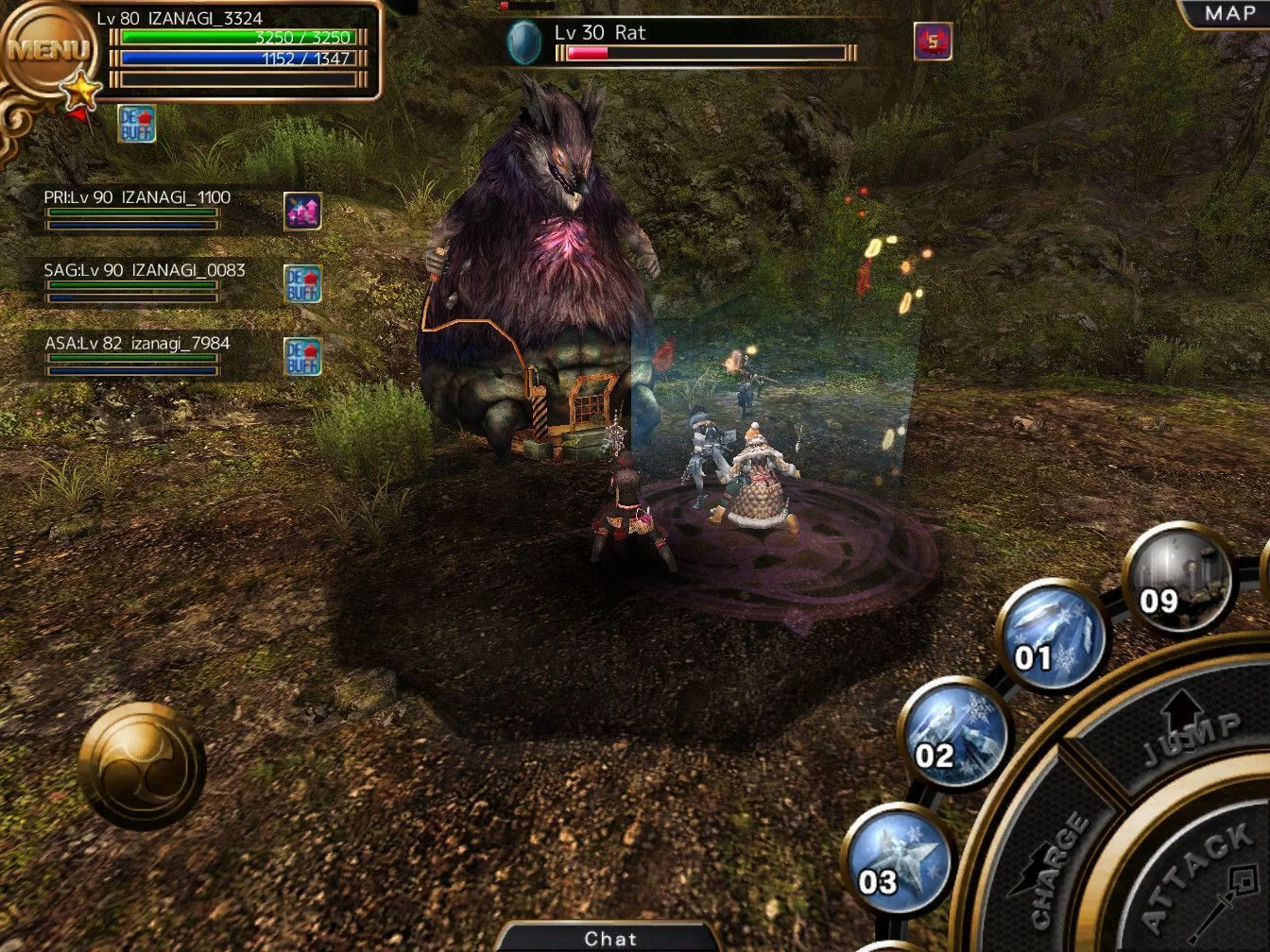This screenshot has height=952, width=1270.
Task: Check your own DEBUFF status icon
Action: (x=137, y=124)
